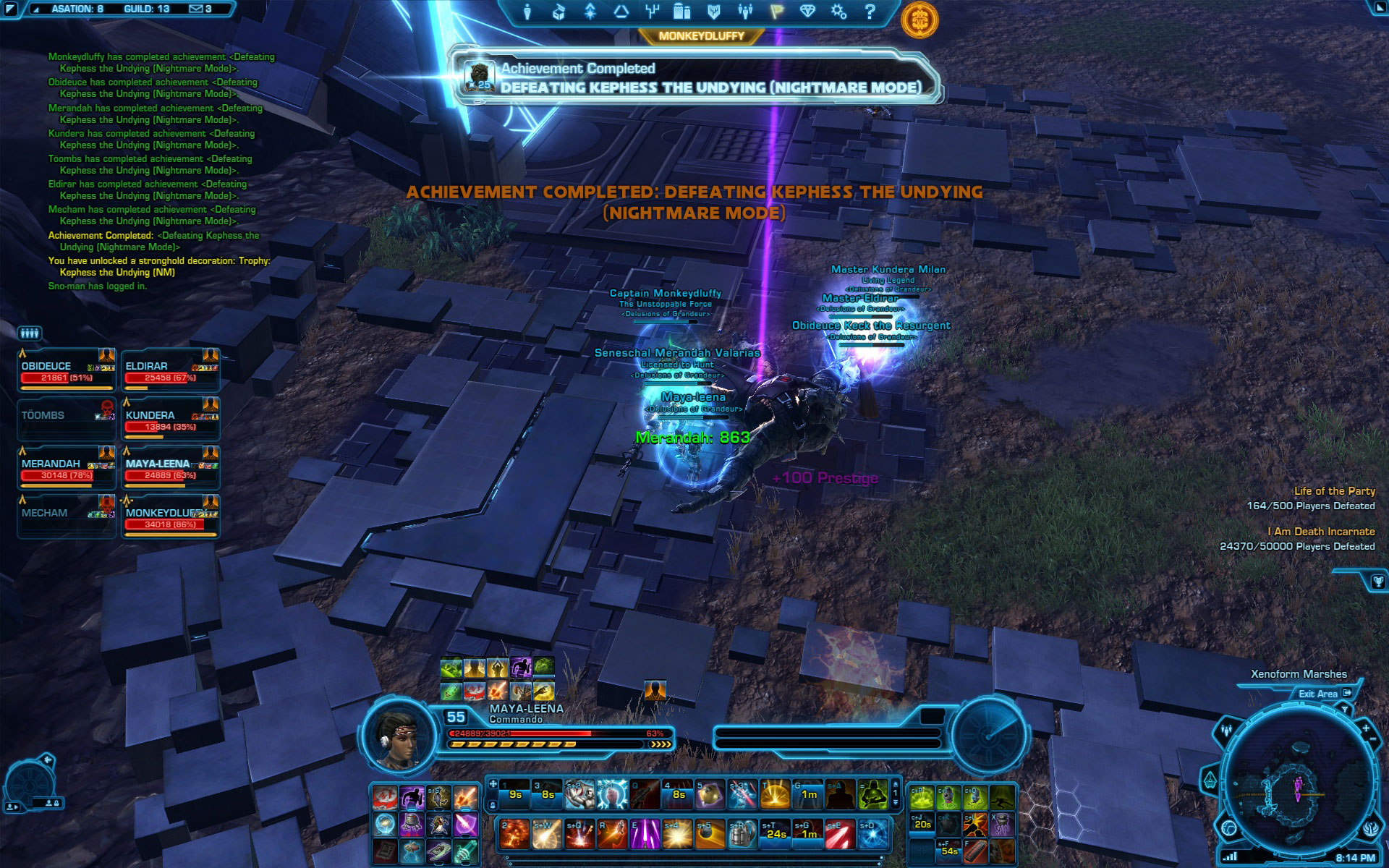This screenshot has height=868, width=1389.
Task: Open the world map globe button on minimap
Action: pyautogui.click(x=1229, y=827)
